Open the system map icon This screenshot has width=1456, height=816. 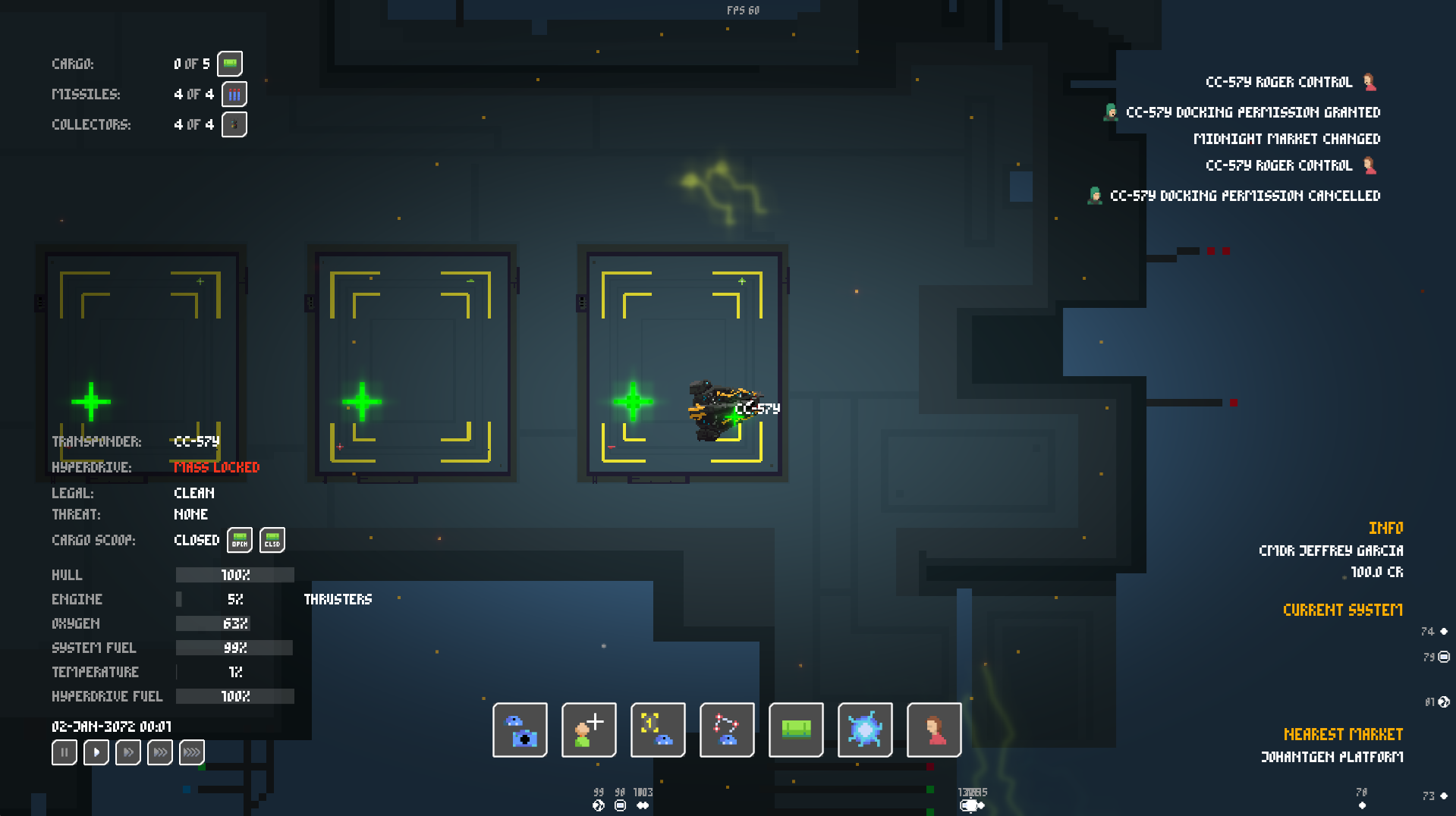click(x=864, y=730)
